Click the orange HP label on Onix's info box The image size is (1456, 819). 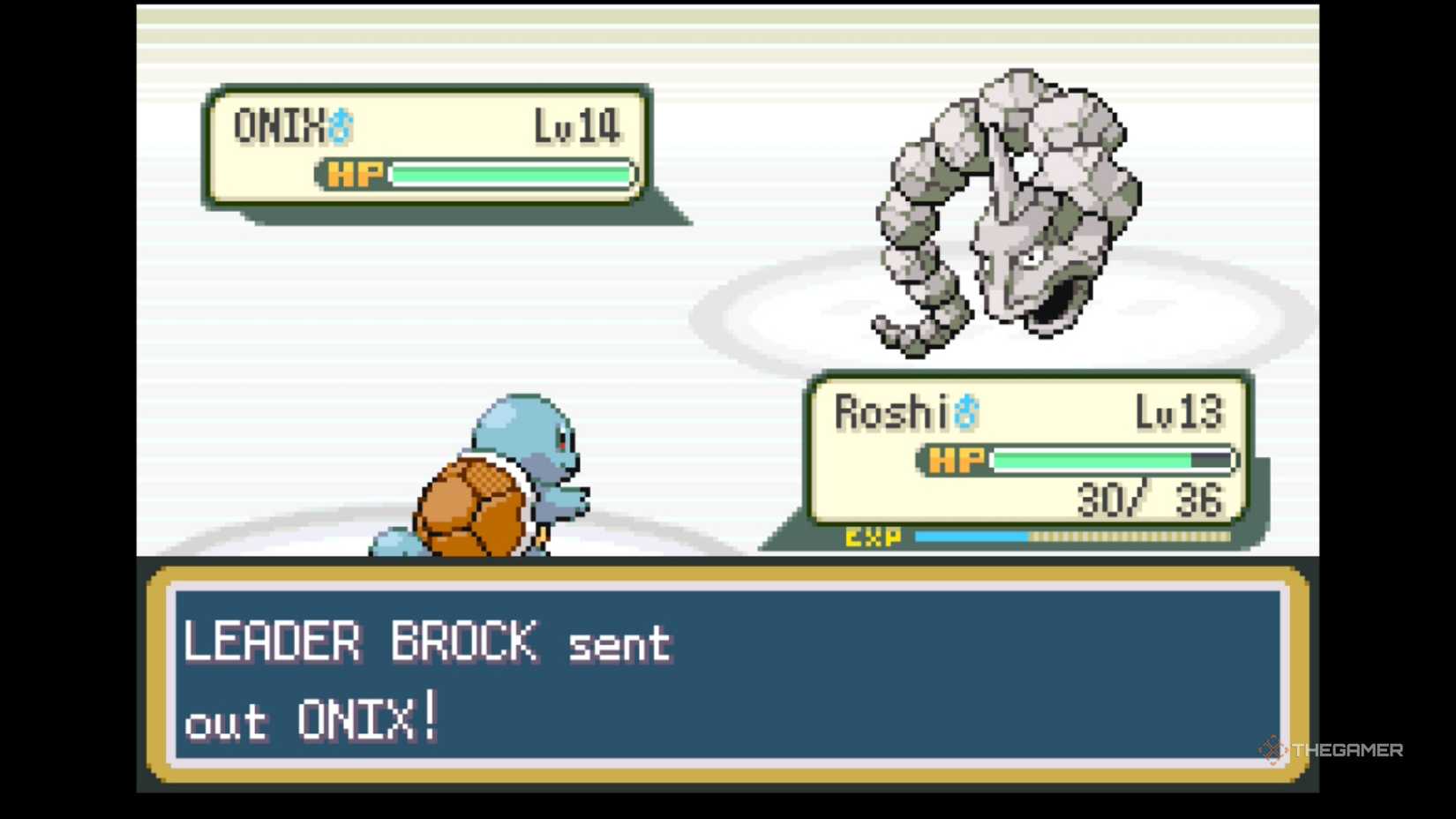pyautogui.click(x=352, y=174)
